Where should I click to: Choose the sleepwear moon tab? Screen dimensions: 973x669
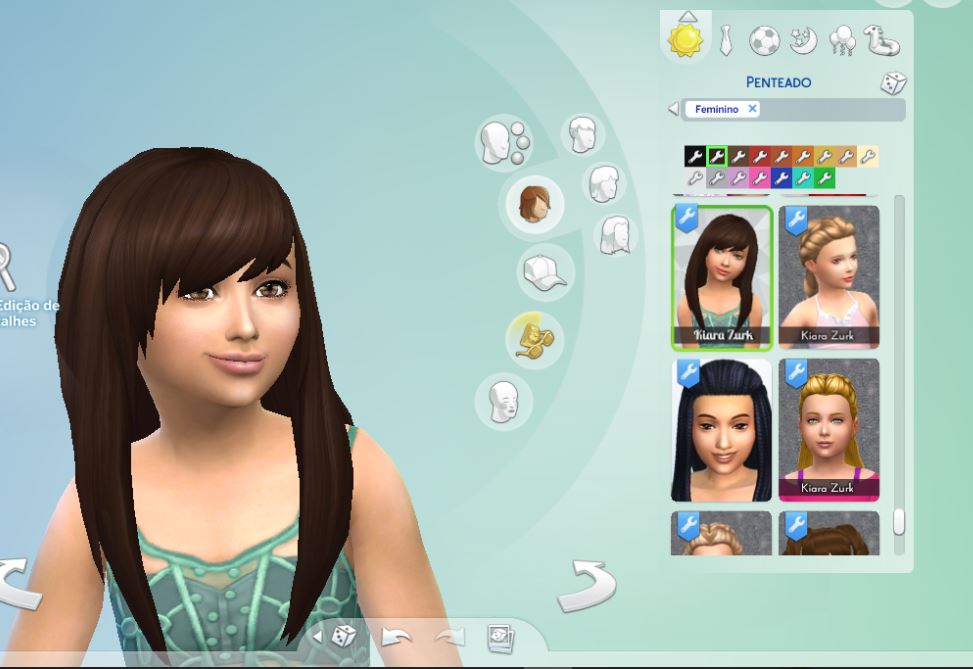click(x=802, y=40)
